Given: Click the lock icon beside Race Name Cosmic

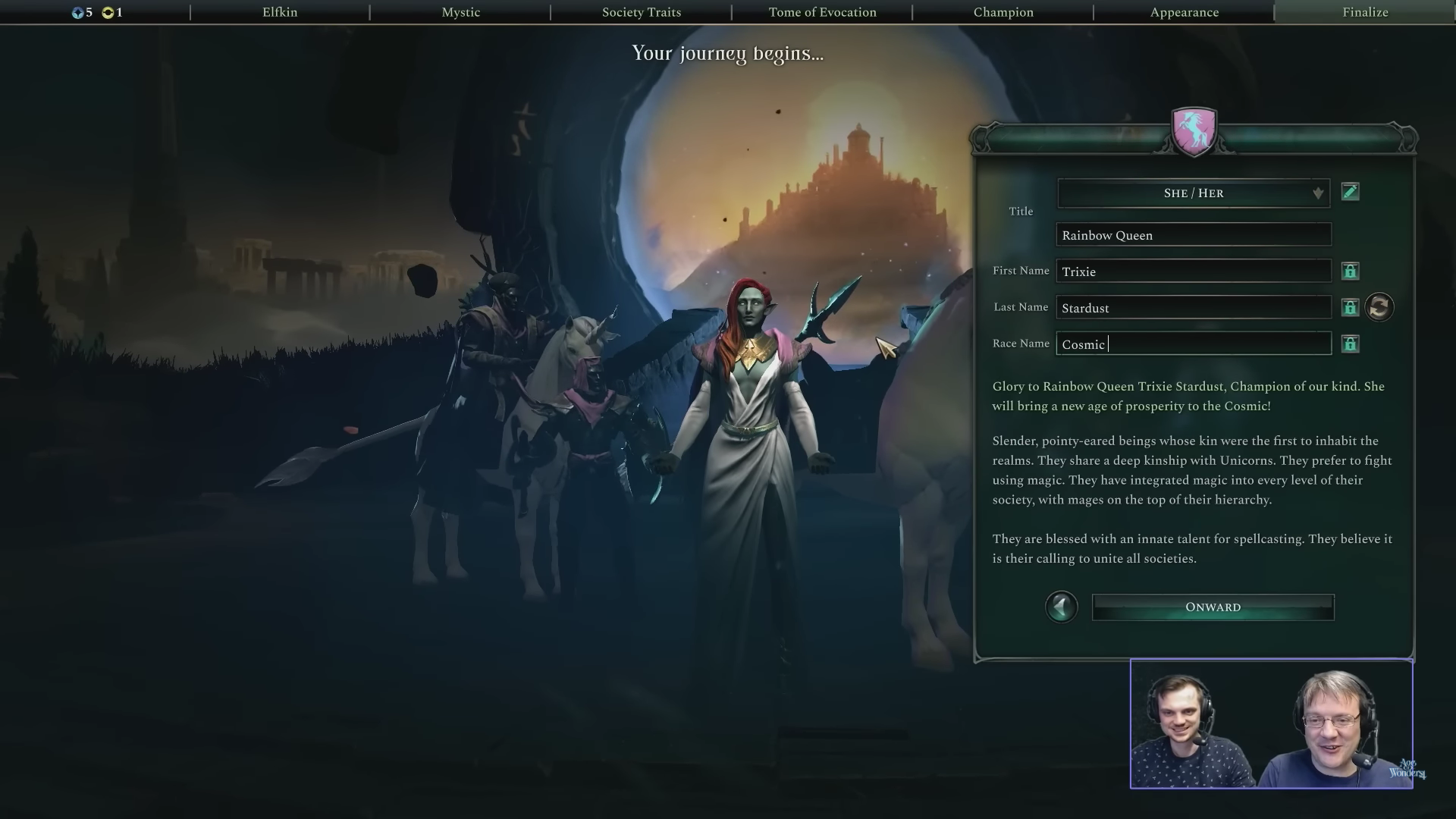Looking at the screenshot, I should (x=1351, y=345).
